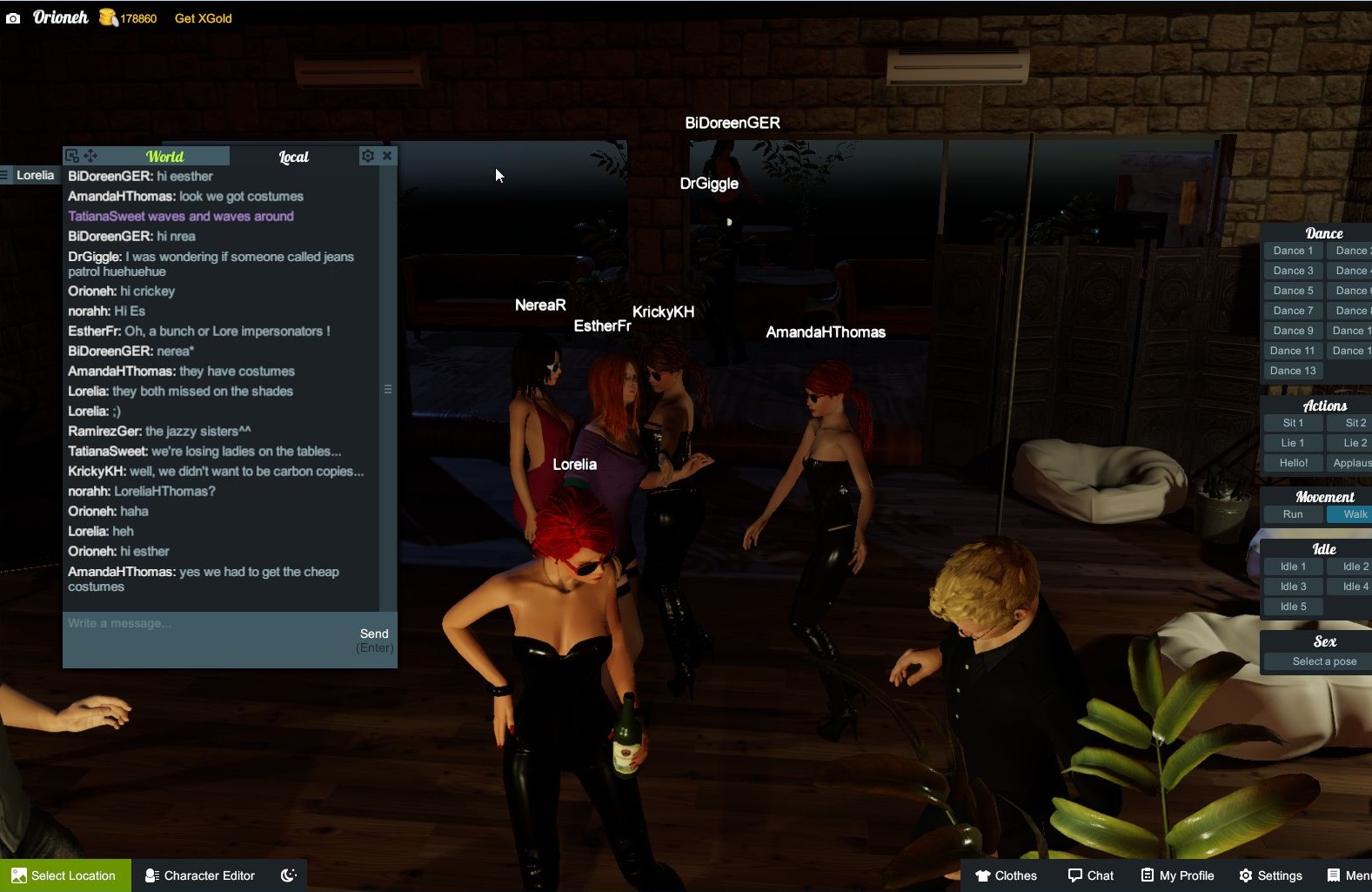
Task: Switch to the Local chat tab
Action: [x=293, y=157]
